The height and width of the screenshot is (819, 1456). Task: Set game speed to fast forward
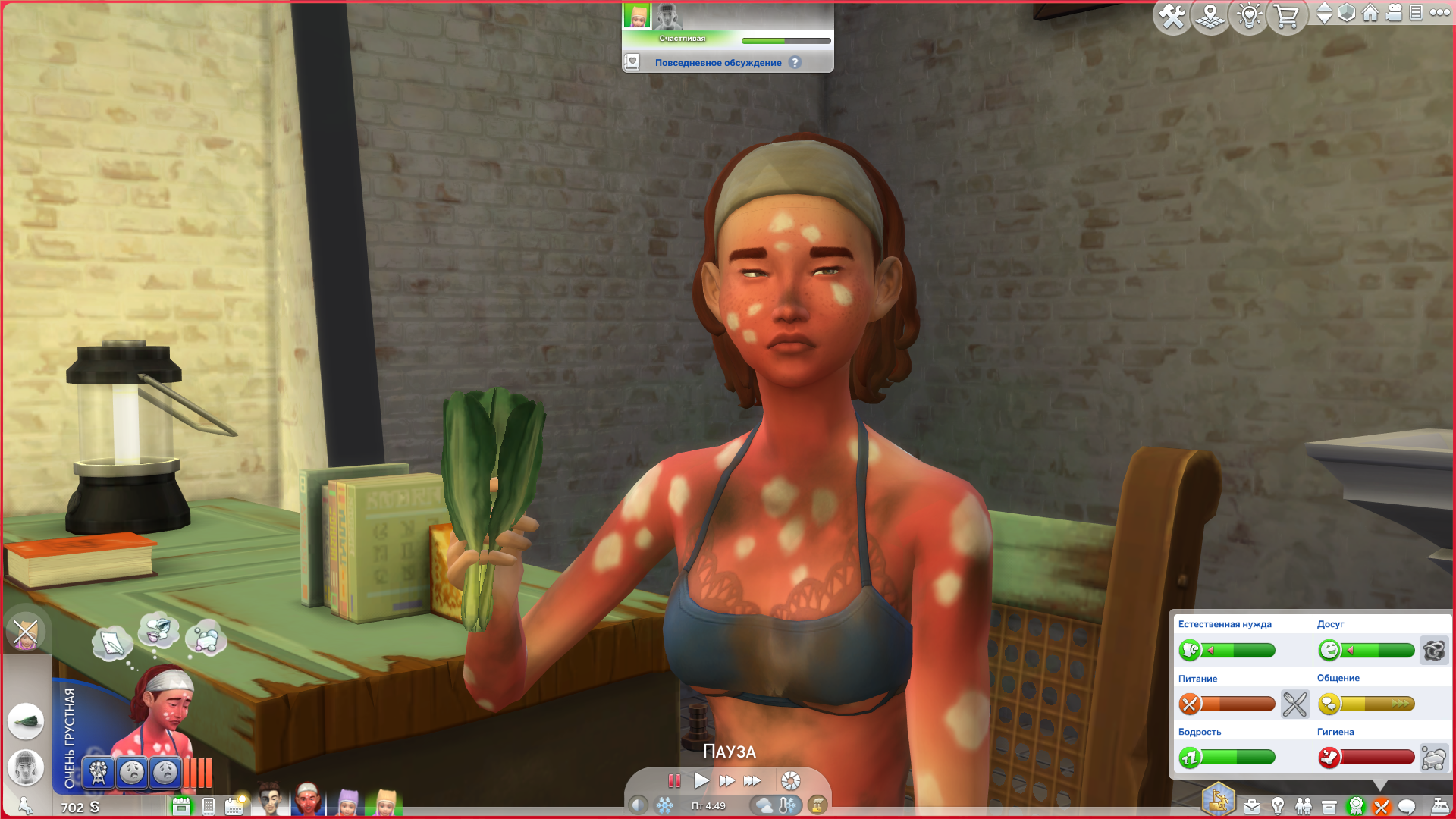pos(726,780)
